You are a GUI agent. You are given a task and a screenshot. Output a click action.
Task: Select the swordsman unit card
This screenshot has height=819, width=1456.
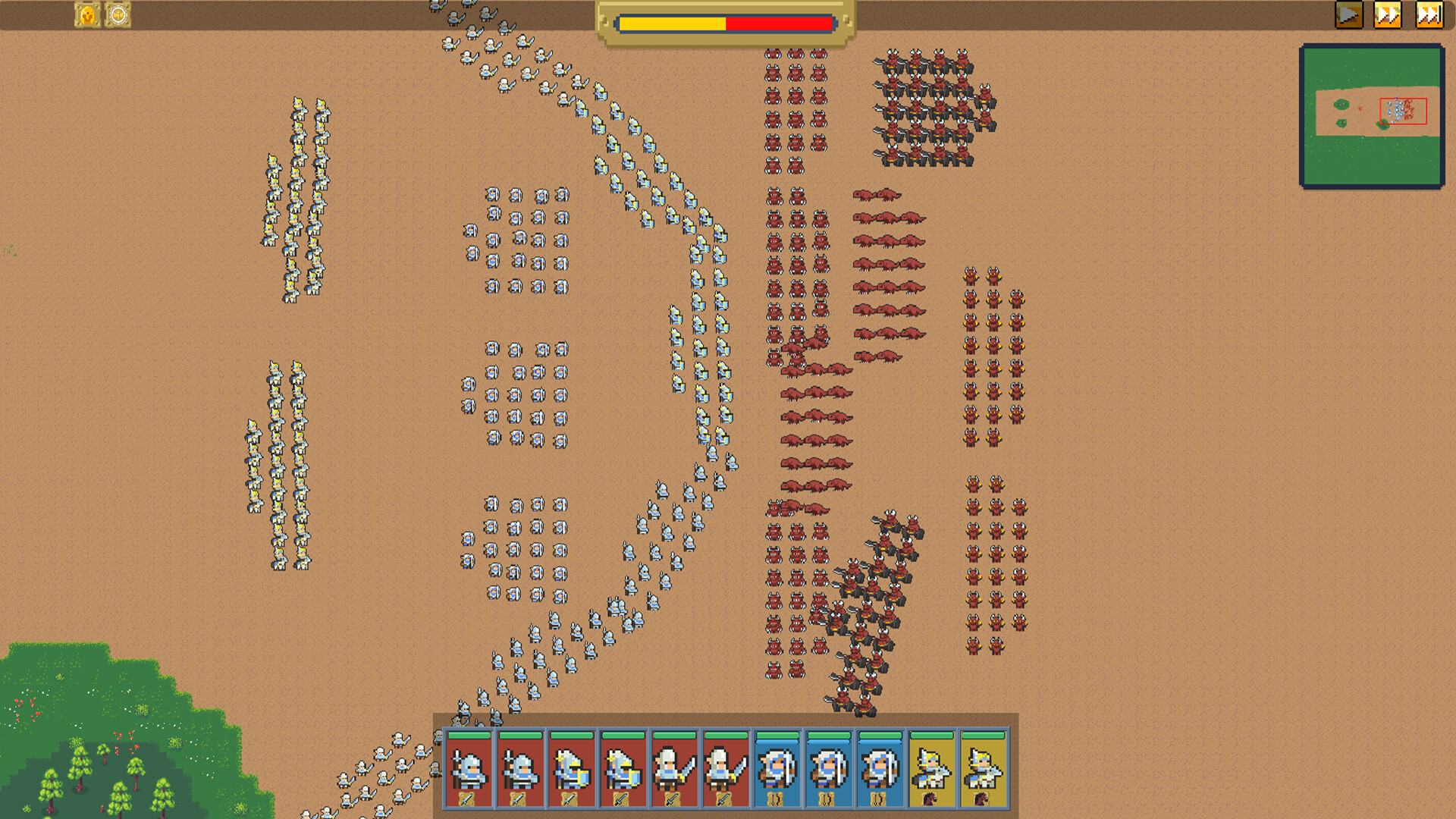coord(673,767)
